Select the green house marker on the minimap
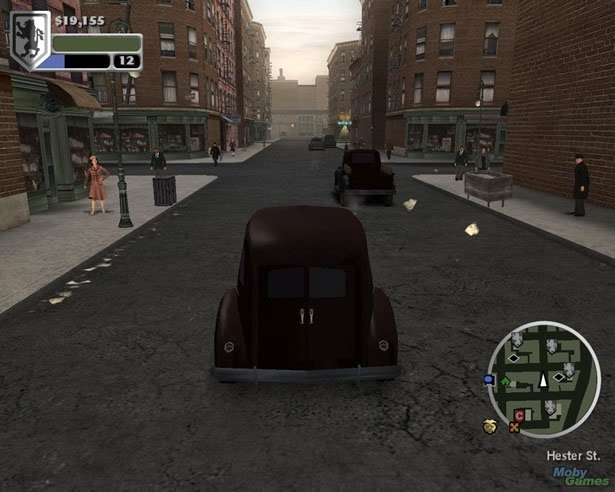The height and width of the screenshot is (492, 615). pos(505,381)
